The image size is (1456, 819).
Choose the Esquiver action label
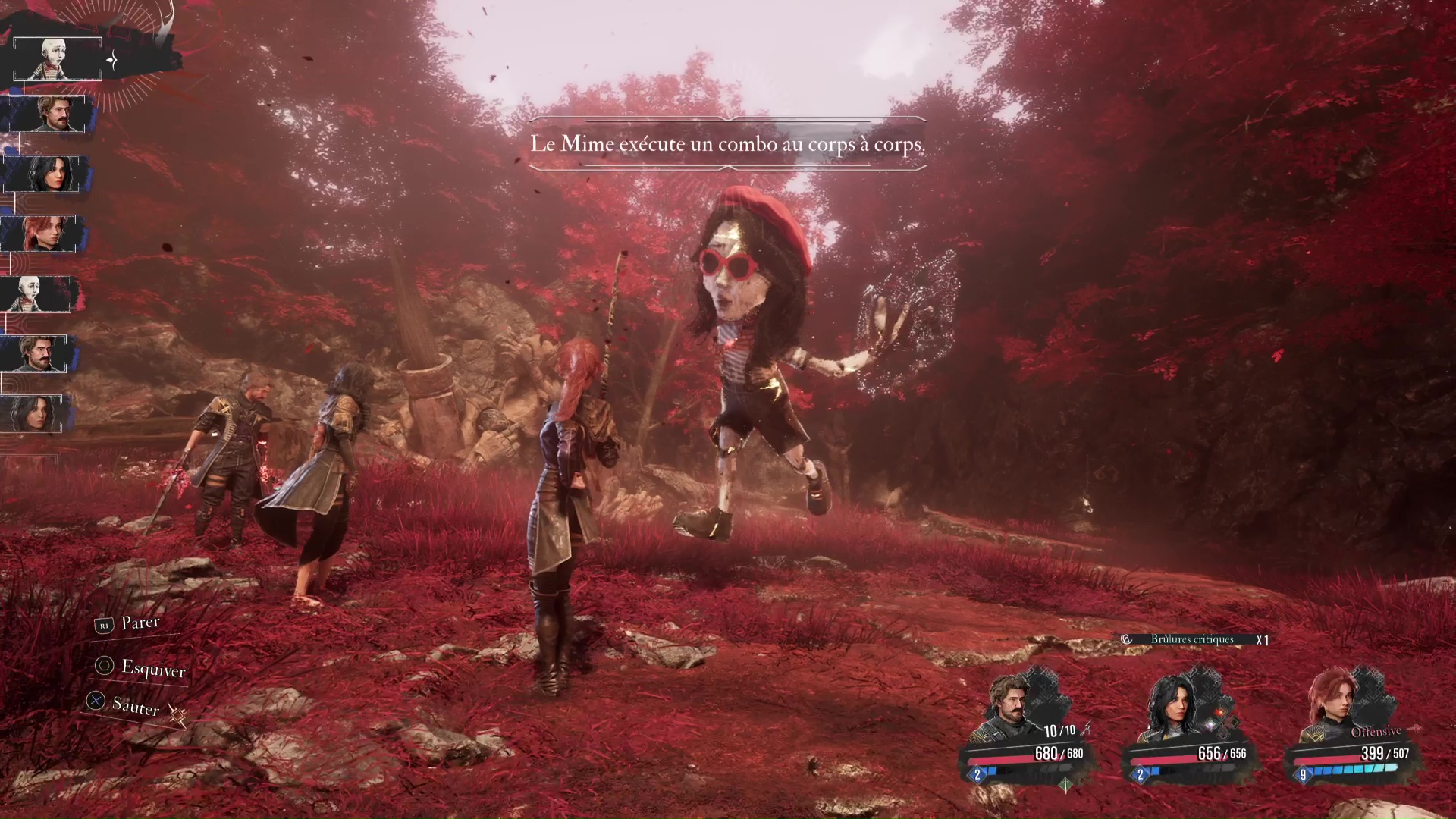pyautogui.click(x=152, y=668)
